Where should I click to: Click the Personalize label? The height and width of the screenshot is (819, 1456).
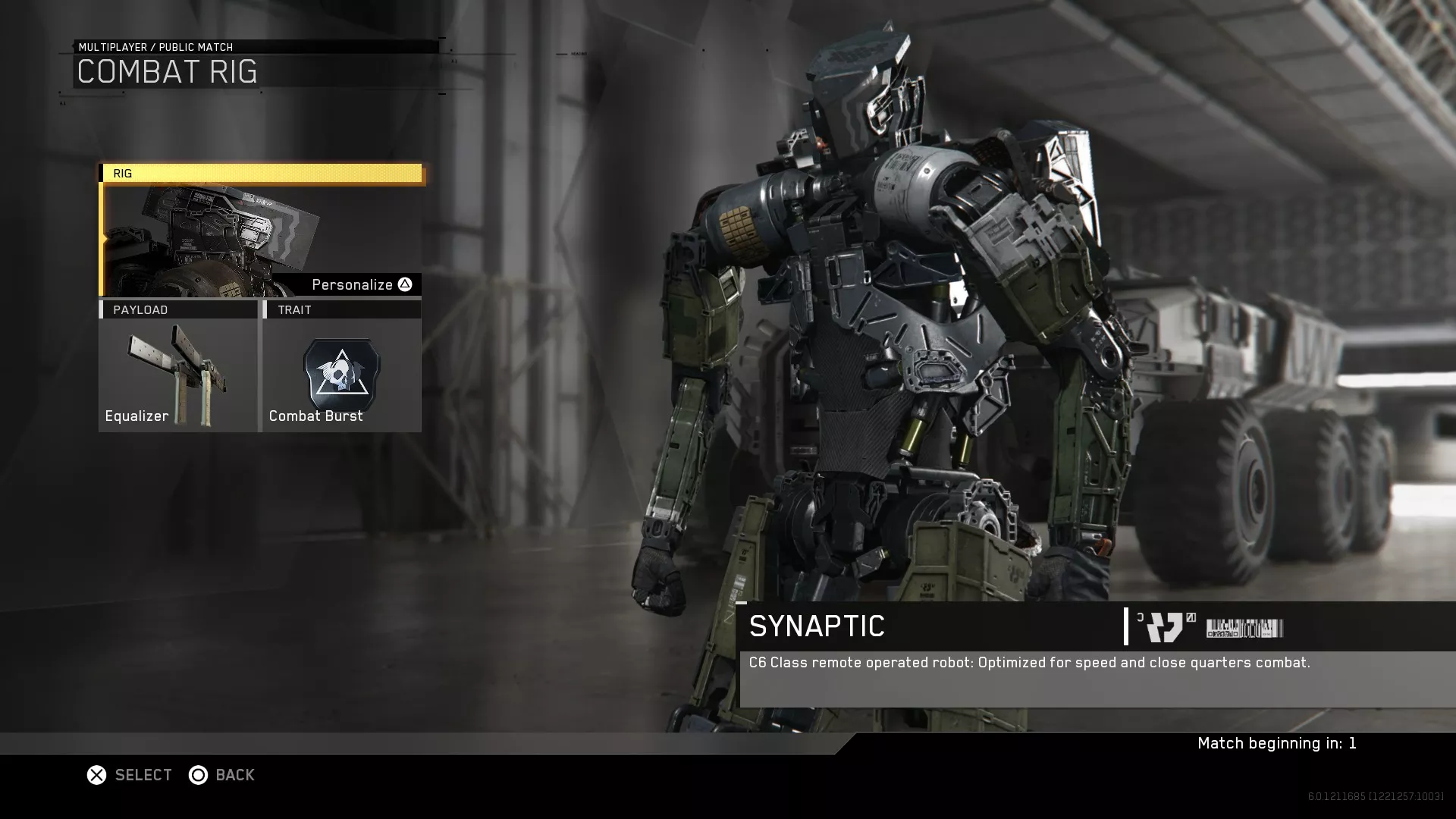coord(352,284)
